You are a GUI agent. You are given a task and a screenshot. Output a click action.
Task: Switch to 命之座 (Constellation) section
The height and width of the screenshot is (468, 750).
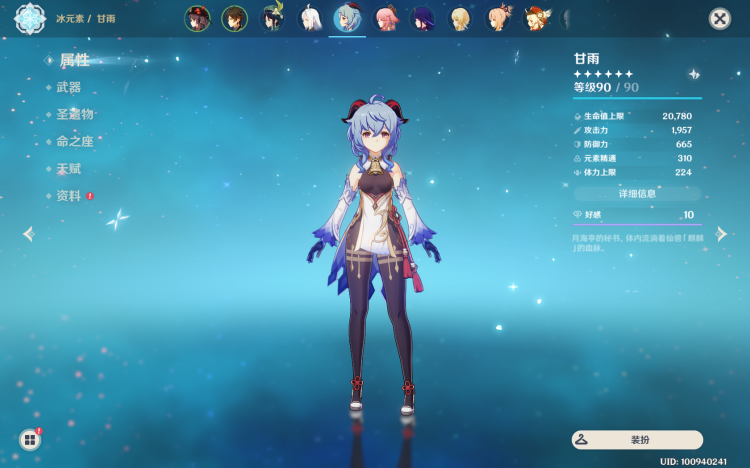click(x=74, y=142)
